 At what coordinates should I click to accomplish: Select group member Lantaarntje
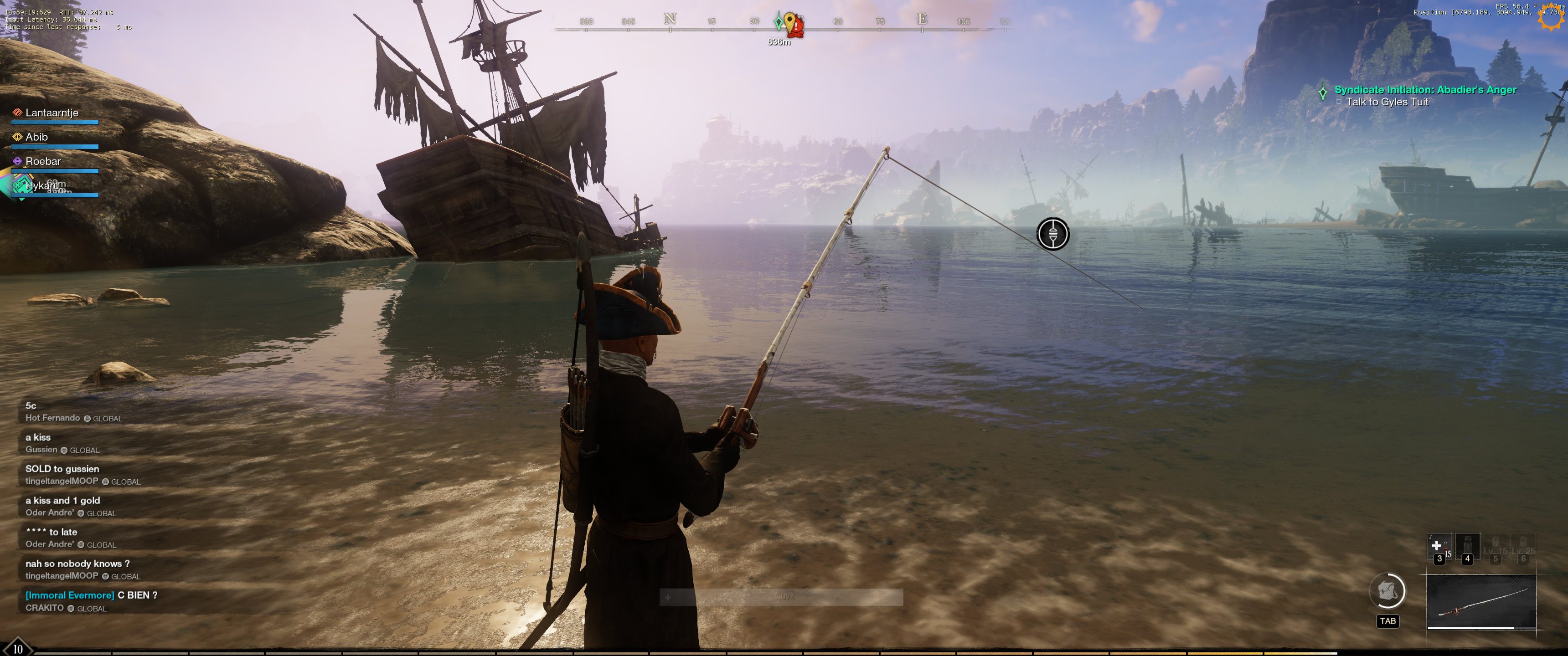[52, 113]
